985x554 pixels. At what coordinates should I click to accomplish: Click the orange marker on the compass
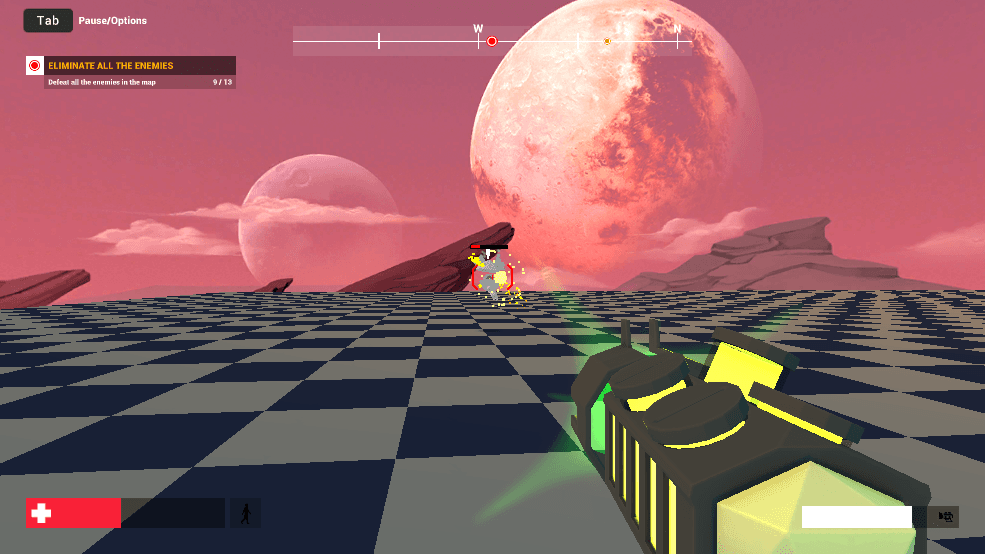(x=607, y=41)
